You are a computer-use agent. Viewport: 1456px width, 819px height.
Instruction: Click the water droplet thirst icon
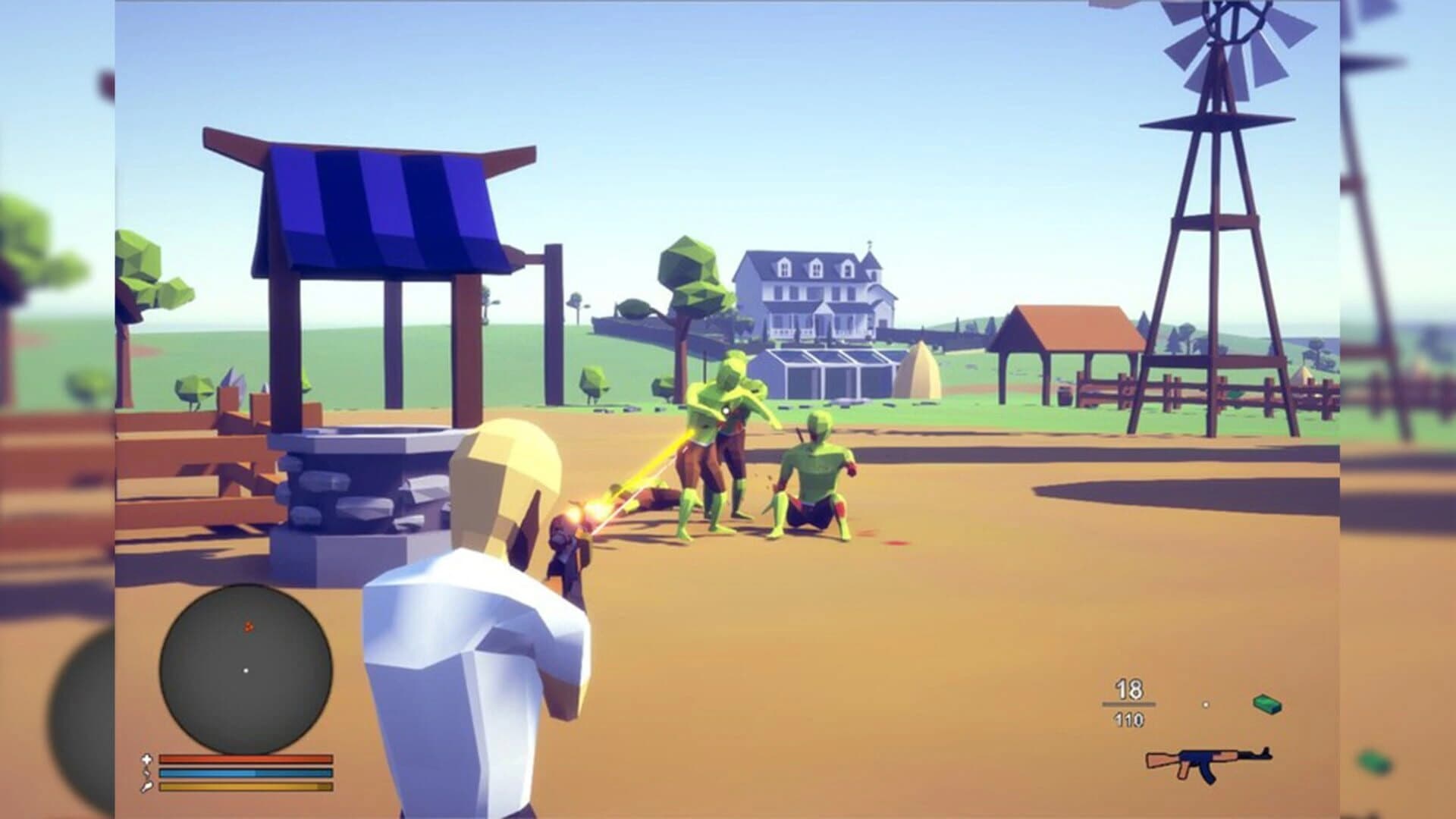click(x=147, y=773)
